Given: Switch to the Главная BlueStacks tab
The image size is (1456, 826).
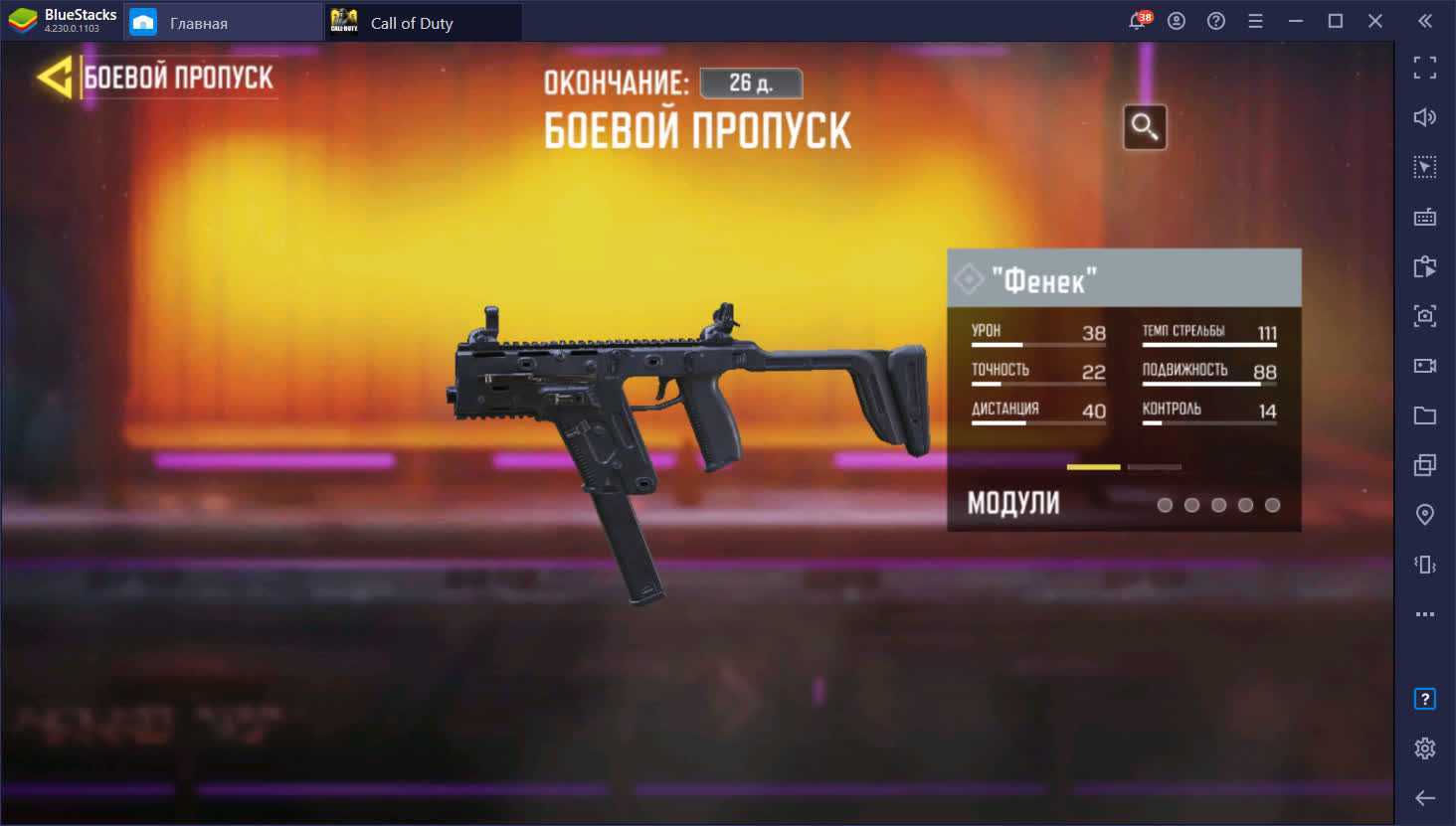Looking at the screenshot, I should (x=199, y=23).
